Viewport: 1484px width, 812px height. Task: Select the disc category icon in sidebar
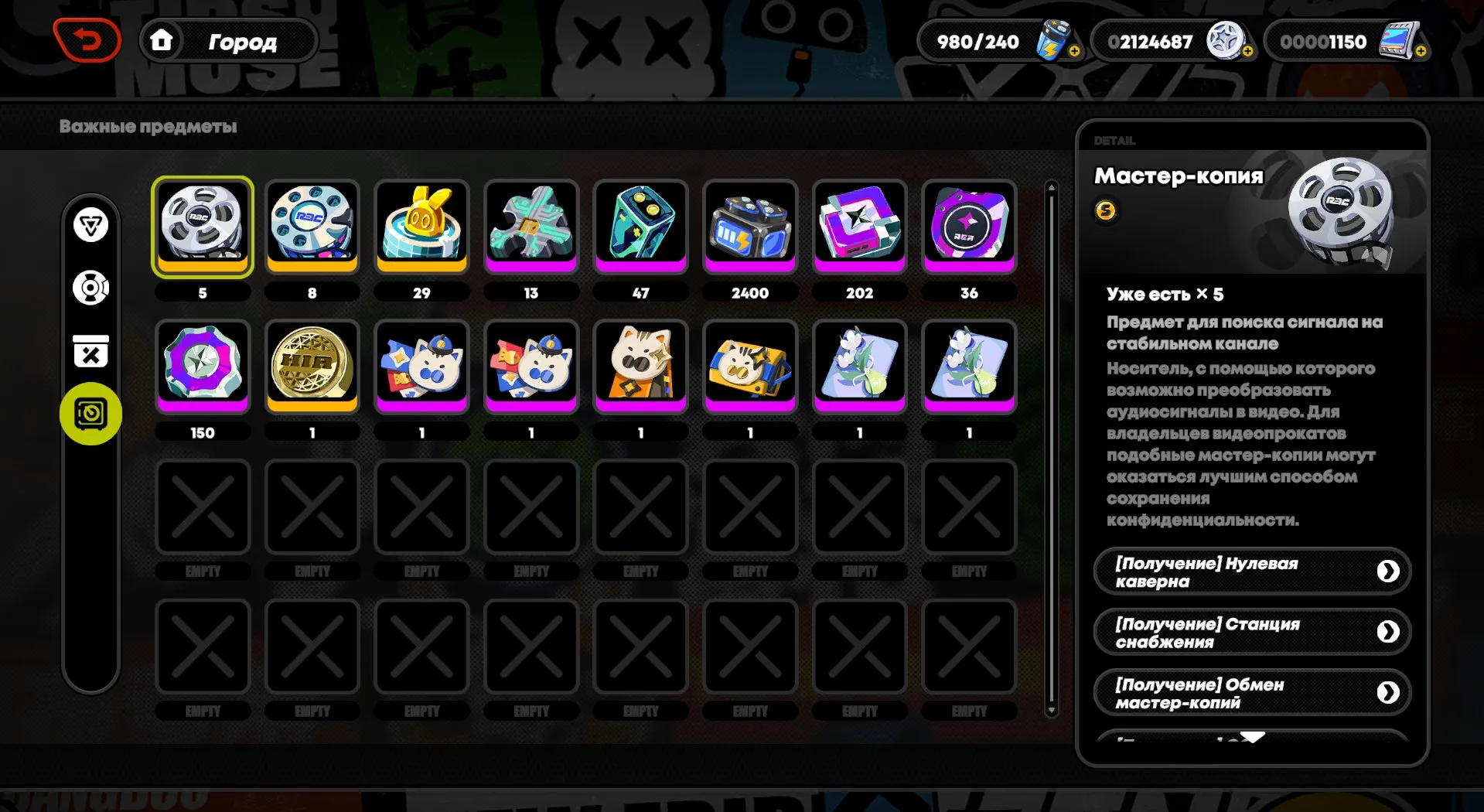point(90,289)
